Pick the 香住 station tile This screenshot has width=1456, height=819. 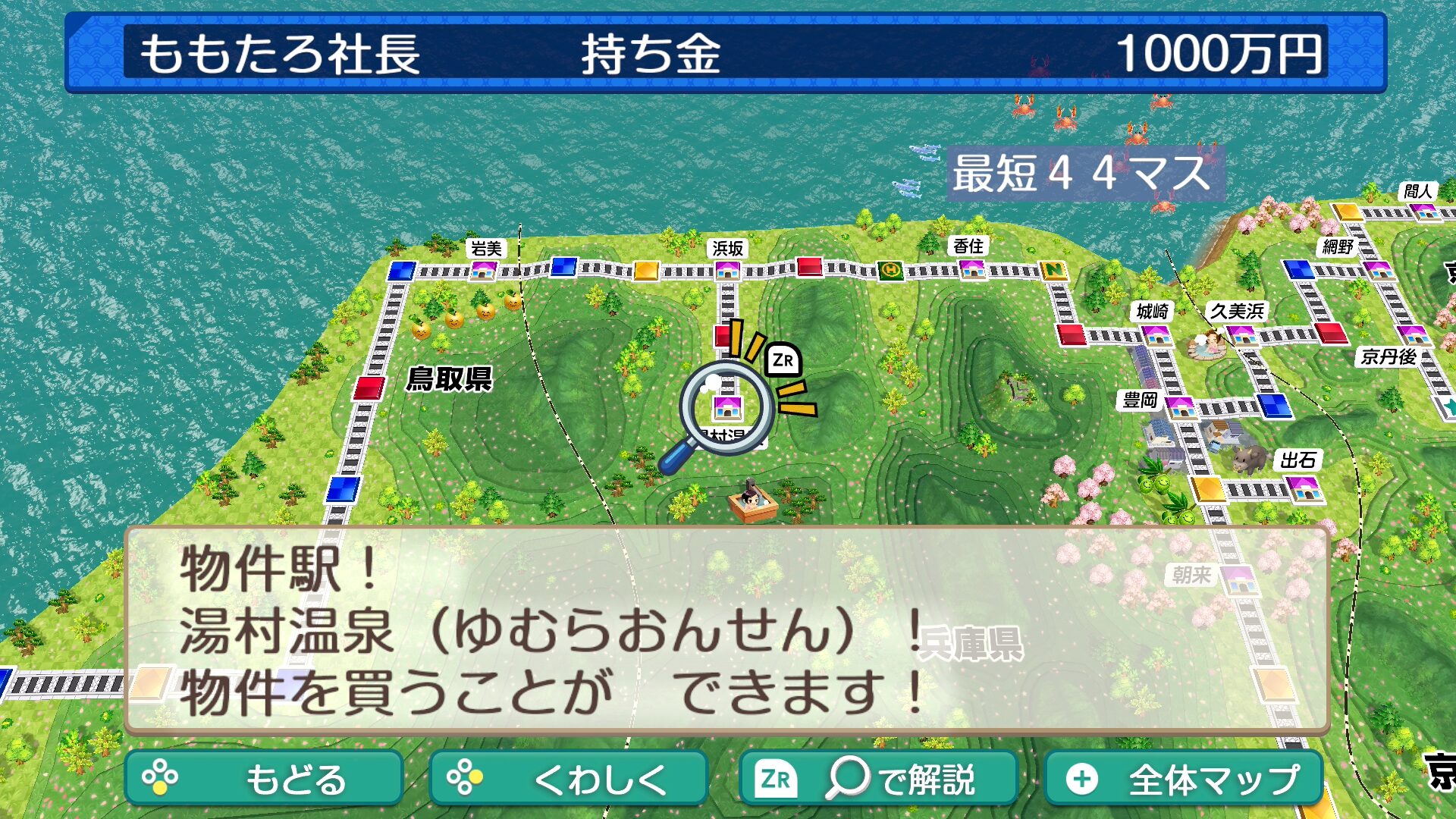(x=971, y=268)
